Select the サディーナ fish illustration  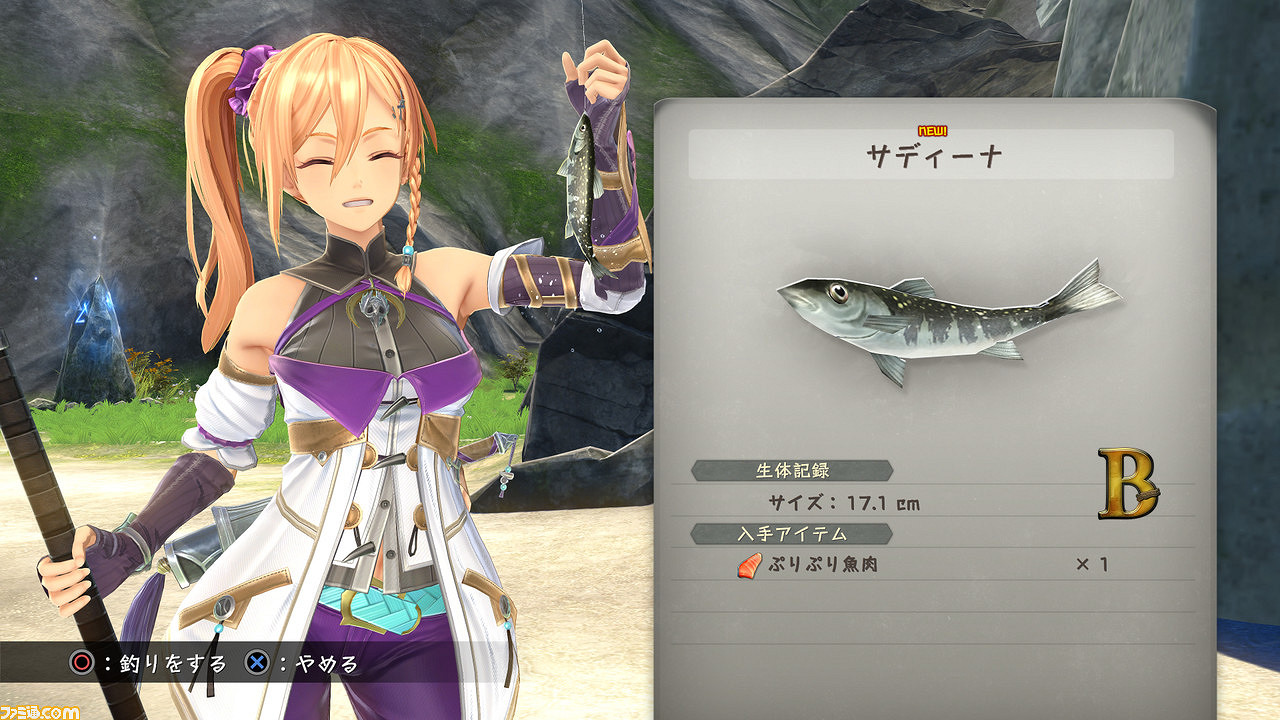click(950, 320)
